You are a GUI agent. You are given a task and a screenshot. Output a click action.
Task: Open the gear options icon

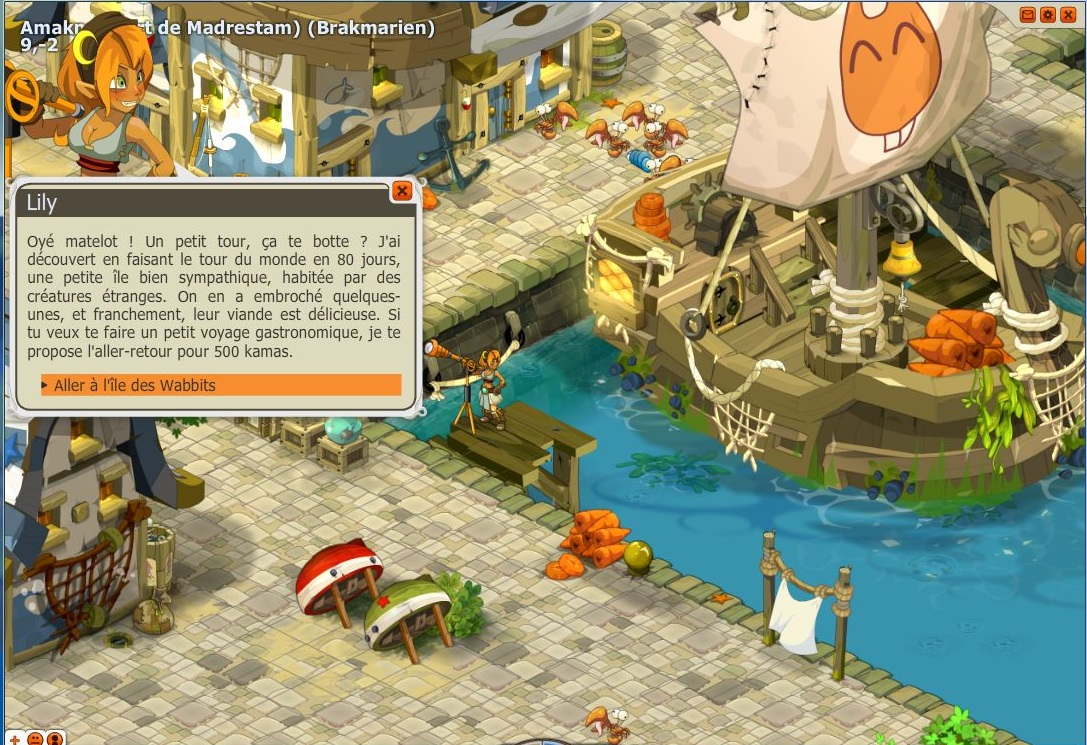(1048, 15)
